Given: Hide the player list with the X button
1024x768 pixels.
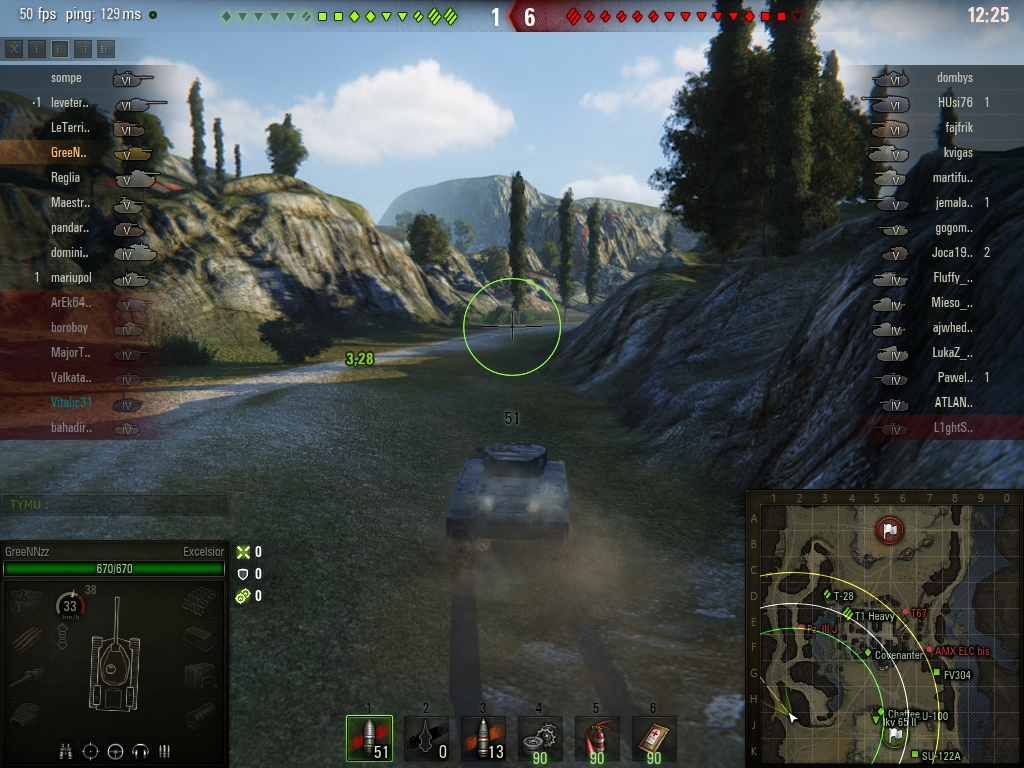Looking at the screenshot, I should [x=14, y=48].
